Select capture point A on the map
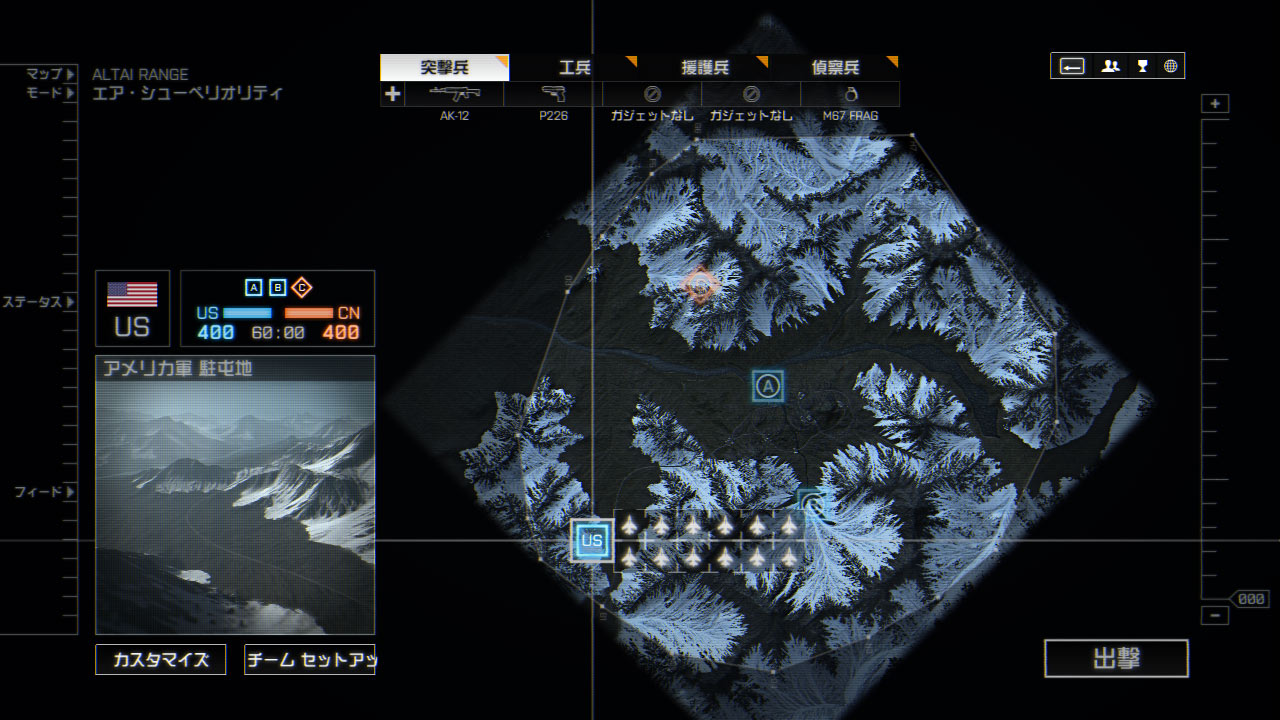 (767, 386)
